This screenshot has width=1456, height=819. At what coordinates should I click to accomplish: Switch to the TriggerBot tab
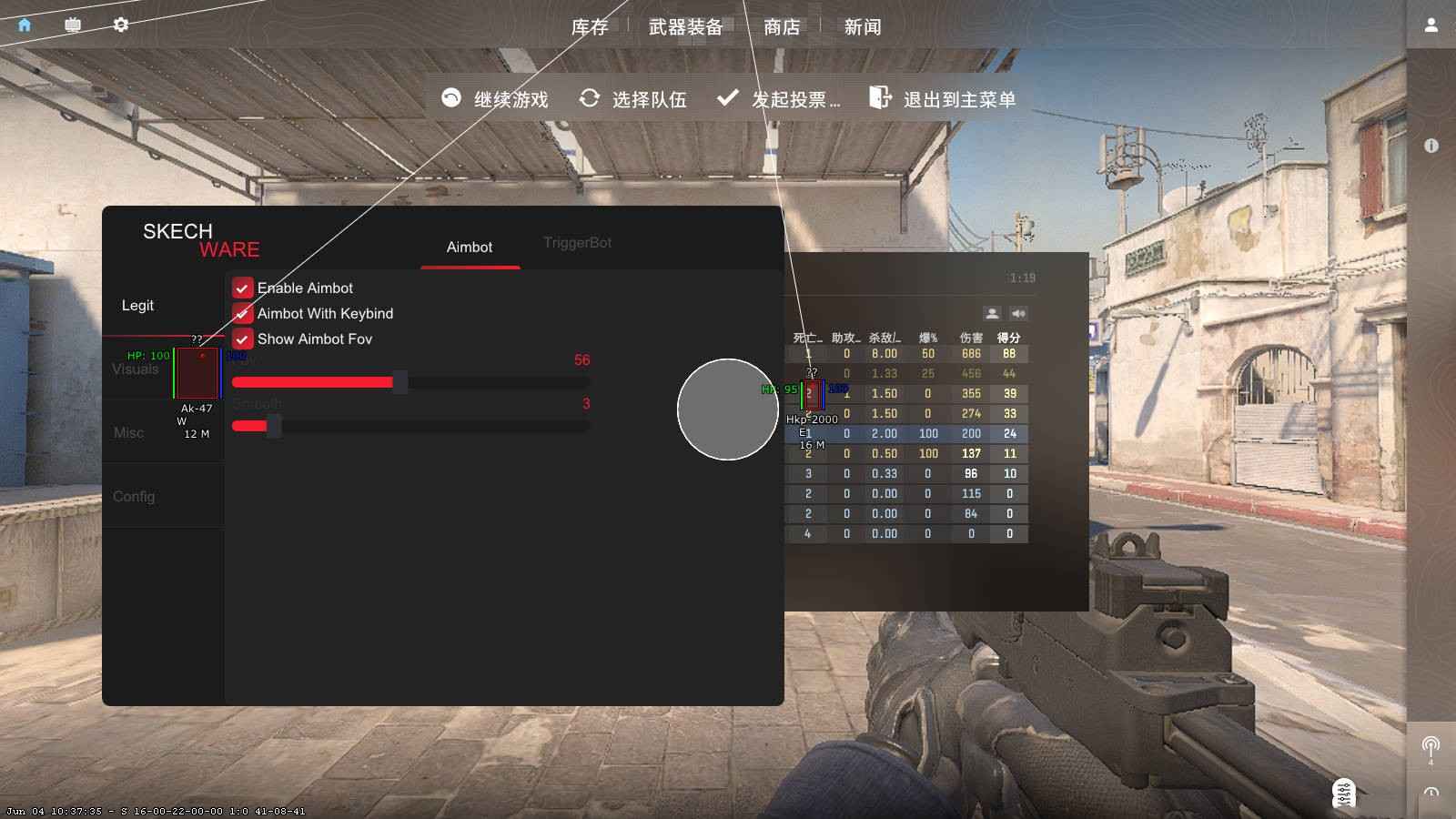click(x=577, y=243)
